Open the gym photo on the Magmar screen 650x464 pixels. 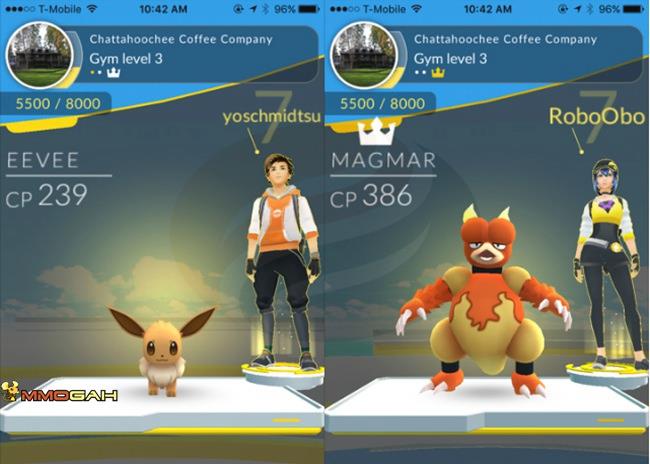[x=364, y=55]
